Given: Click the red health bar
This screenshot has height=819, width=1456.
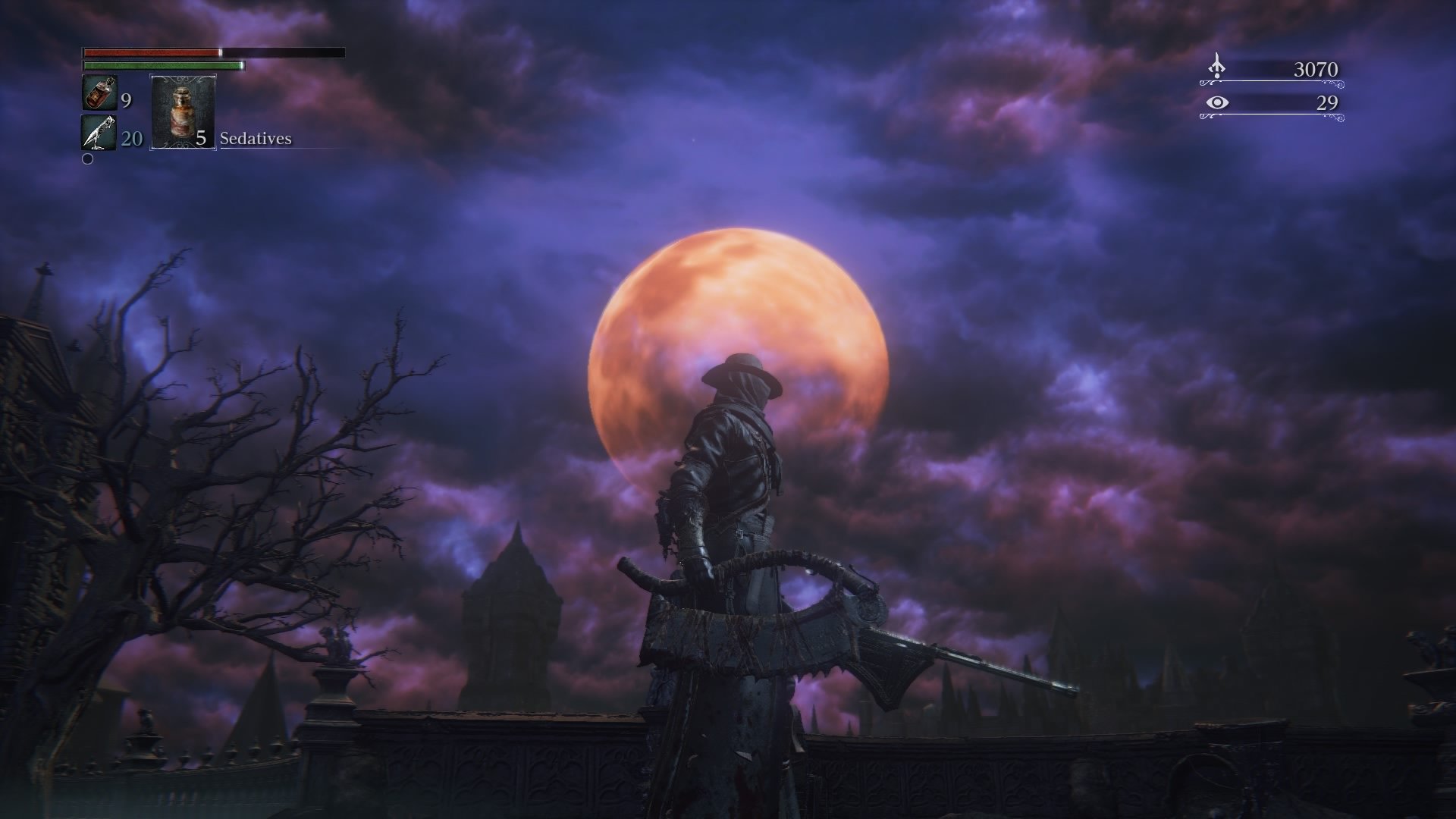Looking at the screenshot, I should [x=152, y=53].
